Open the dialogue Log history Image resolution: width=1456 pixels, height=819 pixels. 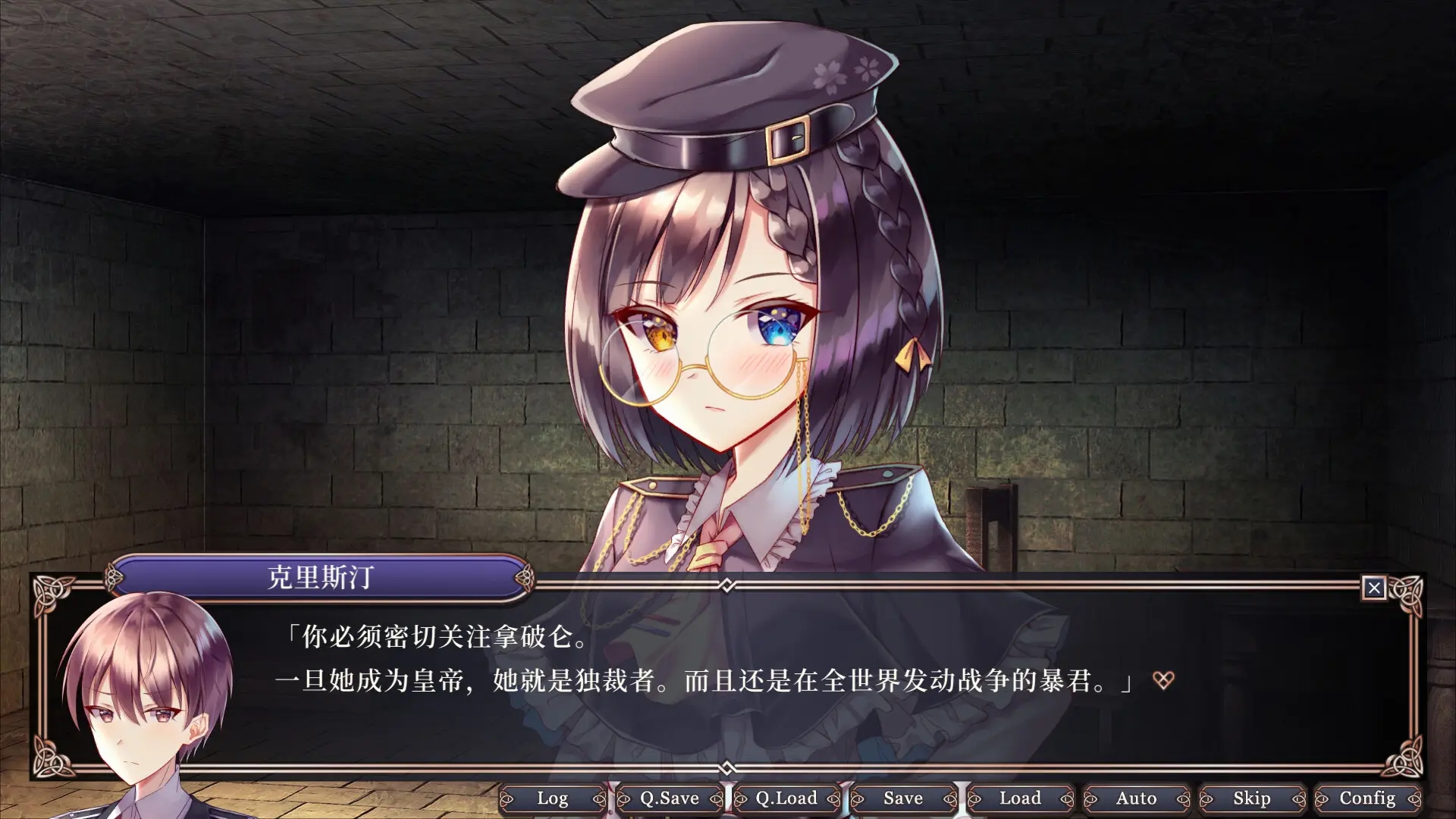[x=554, y=799]
